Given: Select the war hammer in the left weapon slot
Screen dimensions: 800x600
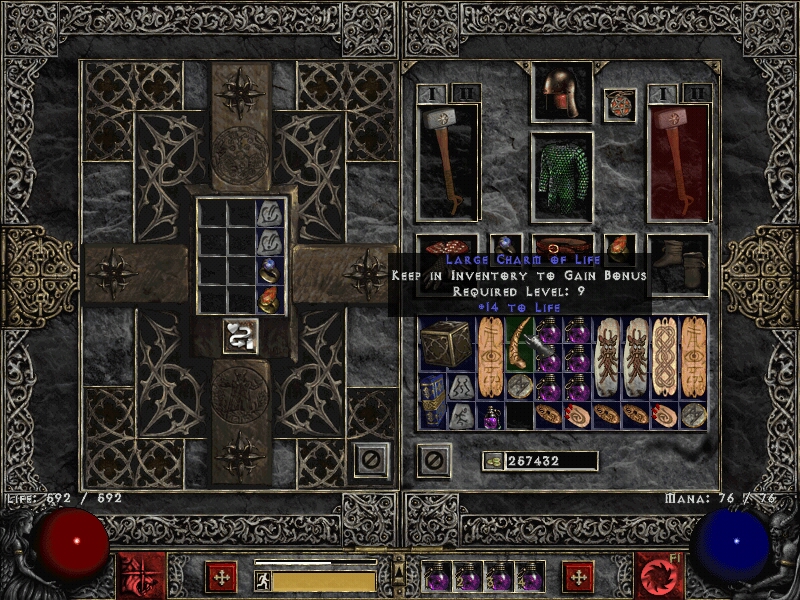Looking at the screenshot, I should tap(446, 160).
